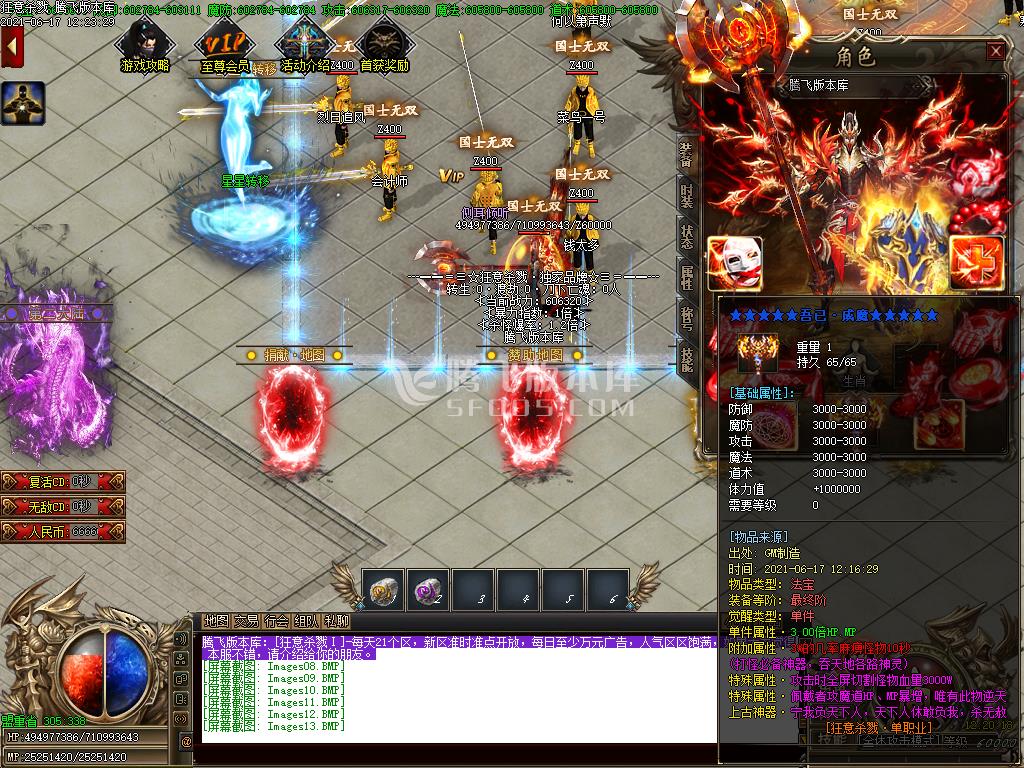Click the glowing meditating figure icon
The width and height of the screenshot is (1024, 768).
22,103
